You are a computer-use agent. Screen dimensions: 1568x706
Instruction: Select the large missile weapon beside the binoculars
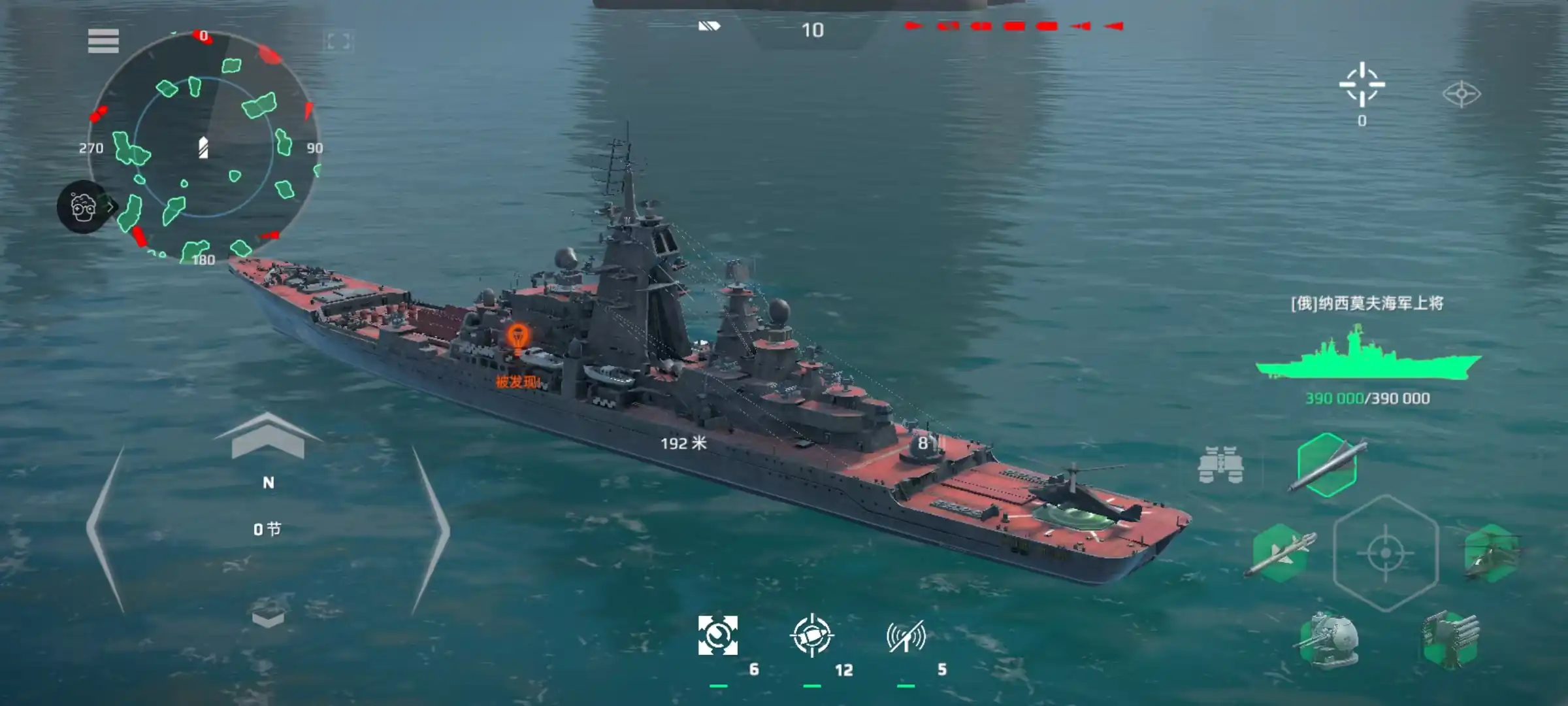[1327, 465]
